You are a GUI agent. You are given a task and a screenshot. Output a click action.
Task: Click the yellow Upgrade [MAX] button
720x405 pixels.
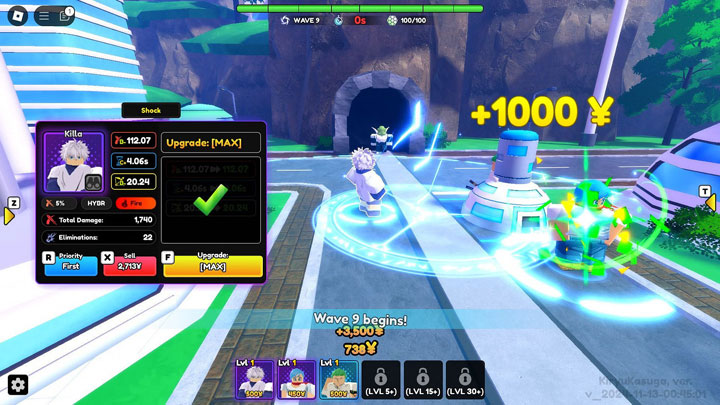[x=212, y=265]
